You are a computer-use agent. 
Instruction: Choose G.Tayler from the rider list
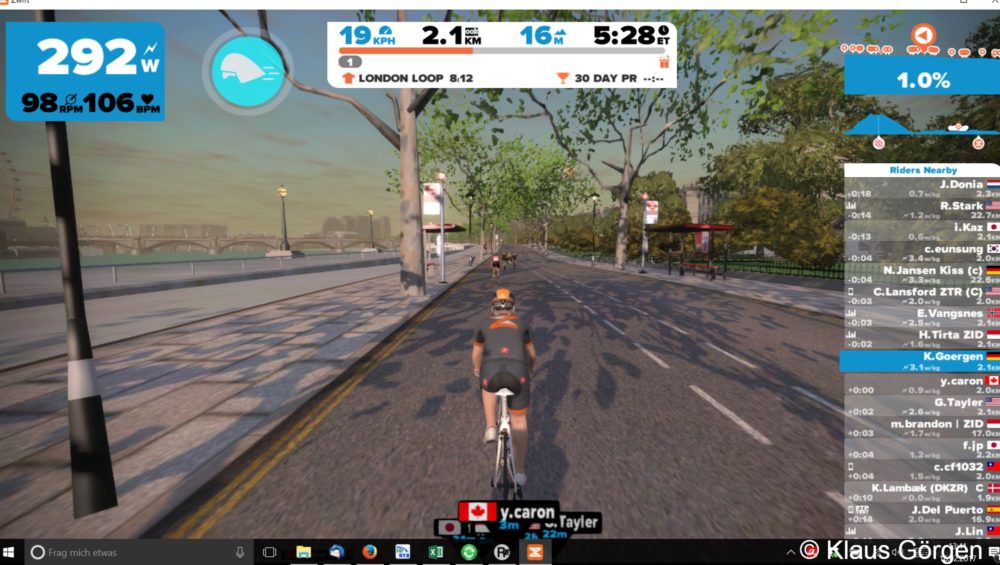(x=920, y=406)
